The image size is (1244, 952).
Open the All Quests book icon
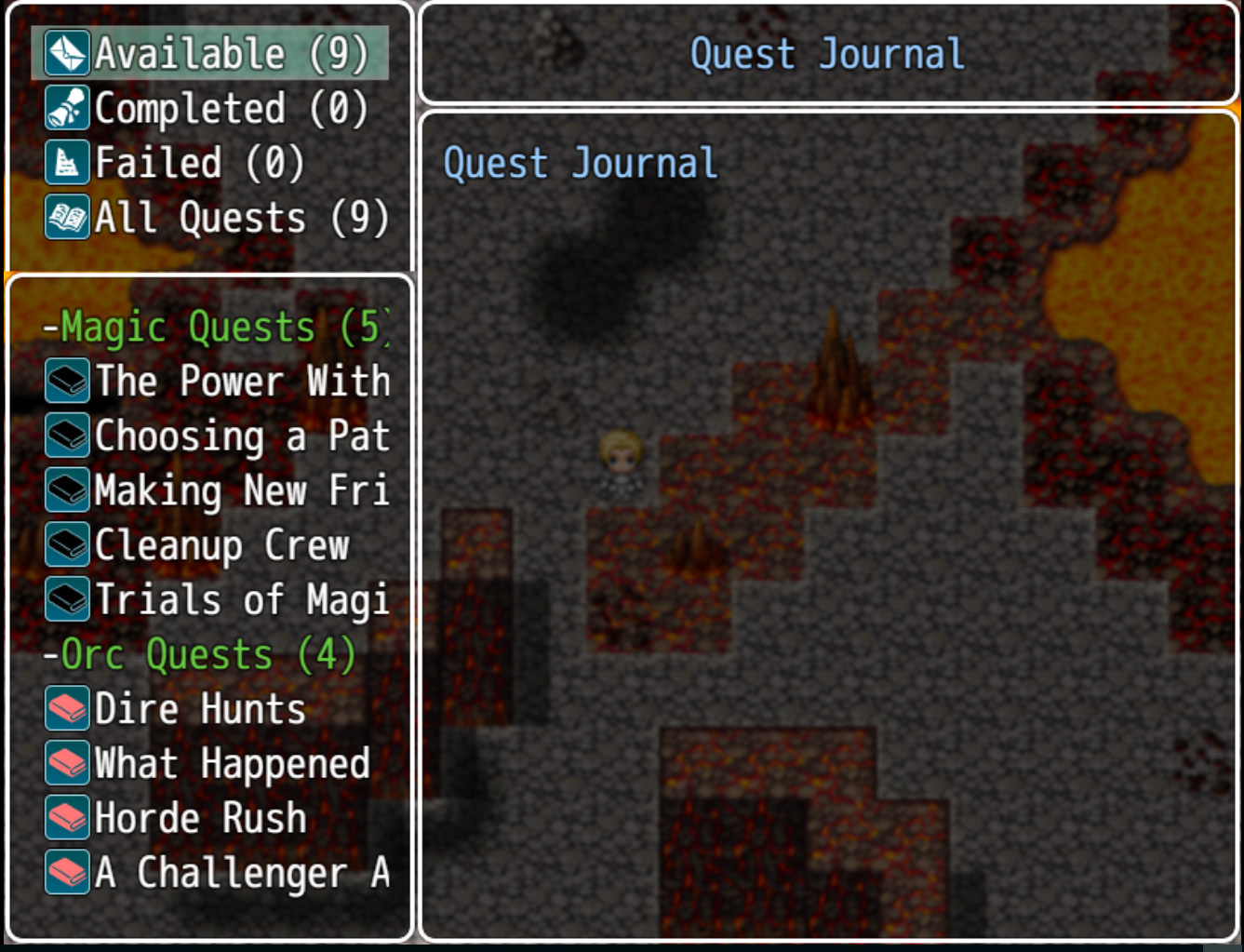[x=65, y=218]
